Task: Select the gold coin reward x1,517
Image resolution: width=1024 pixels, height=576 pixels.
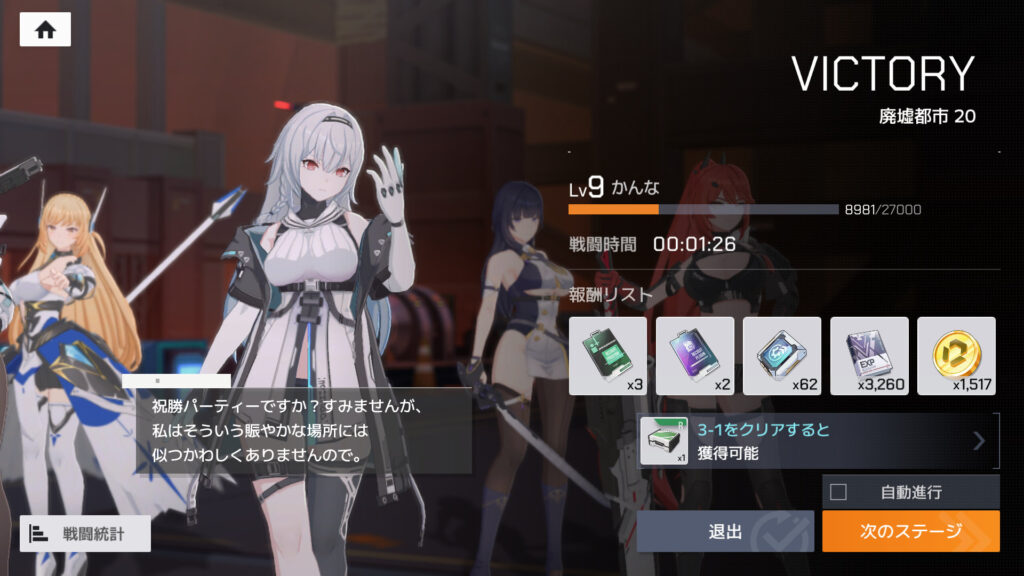Action: click(x=956, y=356)
